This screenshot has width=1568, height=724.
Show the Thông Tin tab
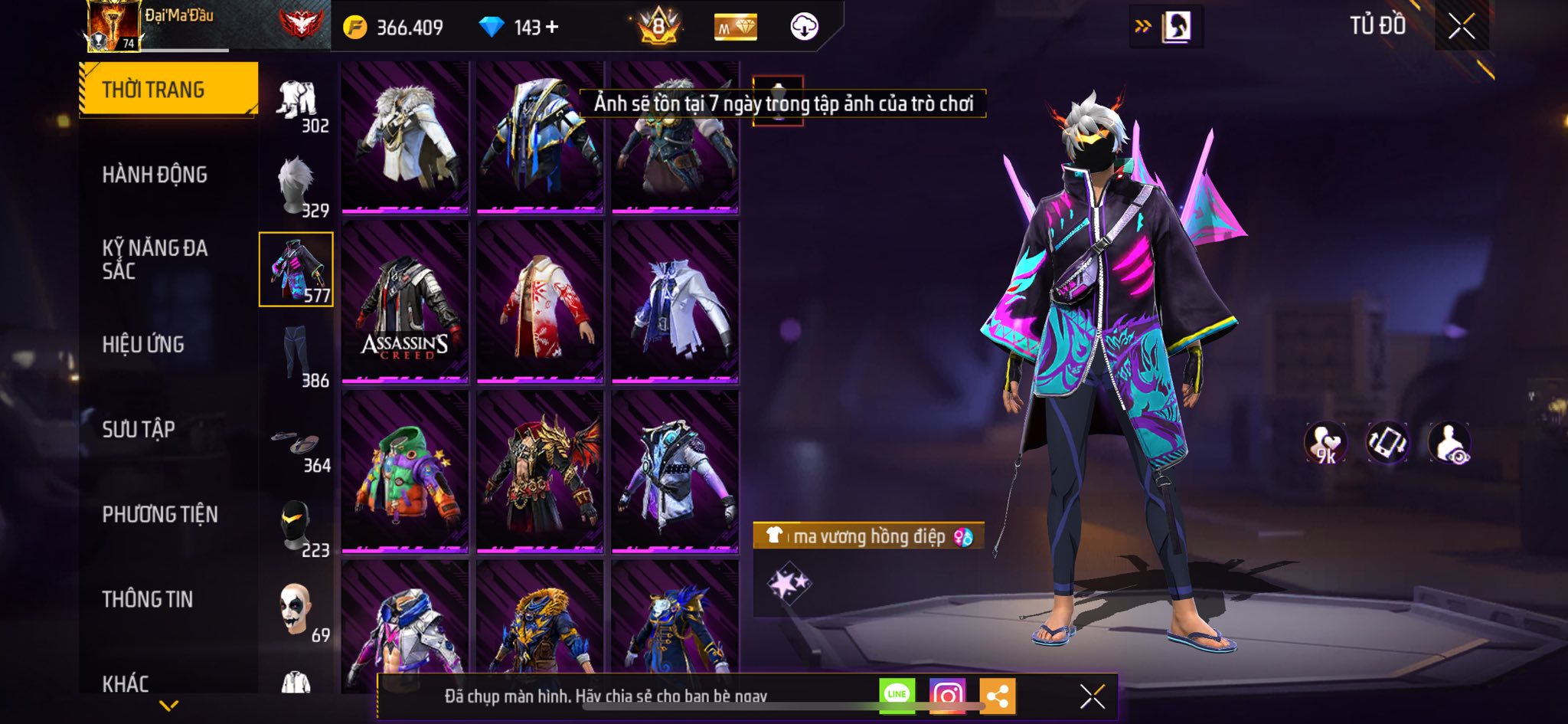(x=148, y=599)
